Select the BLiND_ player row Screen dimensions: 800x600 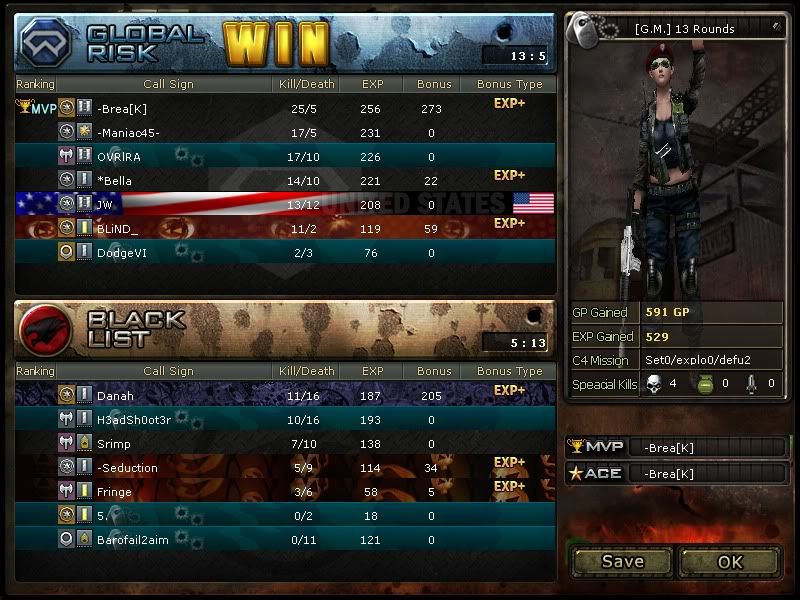click(118, 229)
